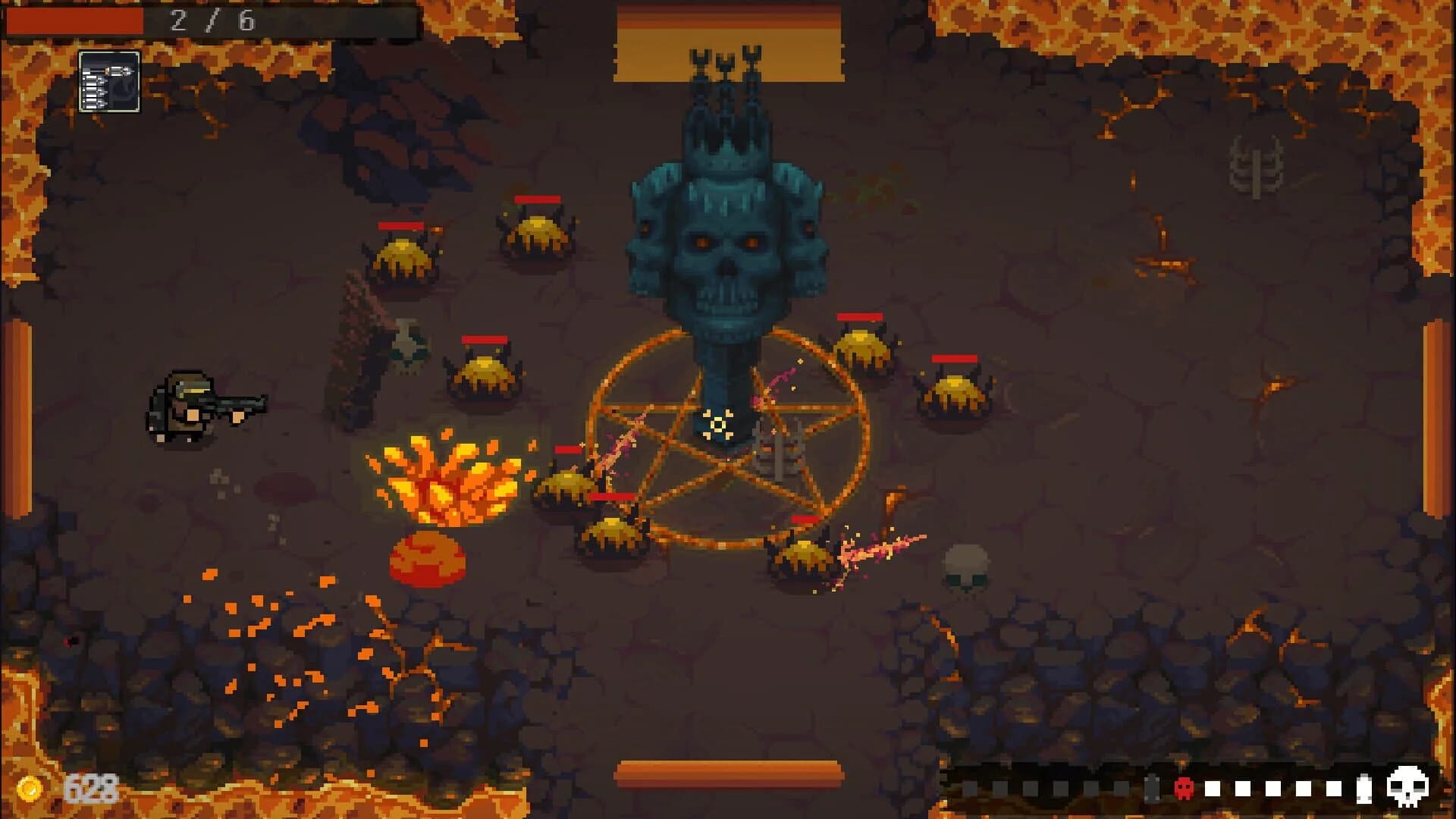Click the white battery icon near the skull
This screenshot has width=1456, height=819.
pyautogui.click(x=1363, y=789)
